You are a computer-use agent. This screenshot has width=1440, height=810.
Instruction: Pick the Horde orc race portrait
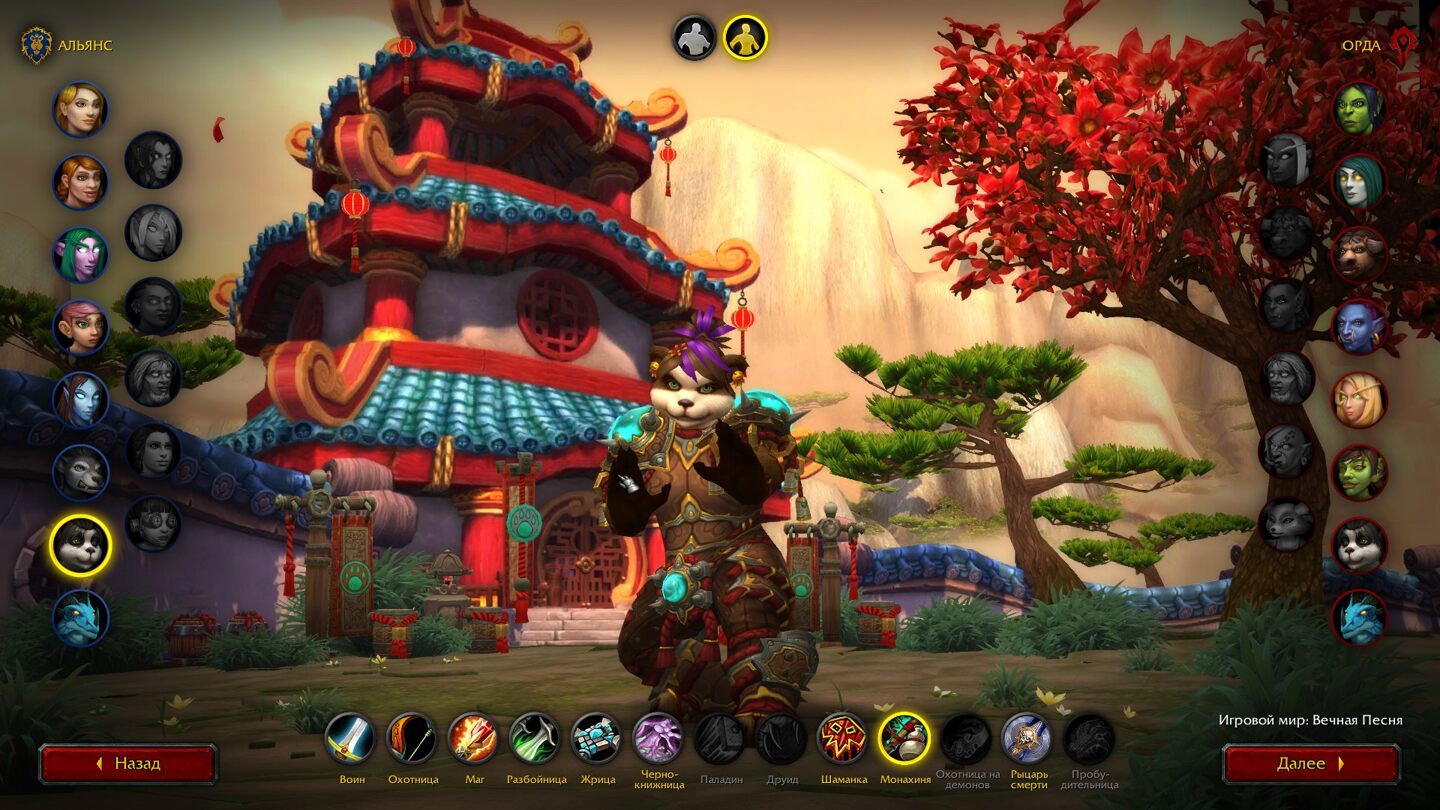coord(1359,109)
